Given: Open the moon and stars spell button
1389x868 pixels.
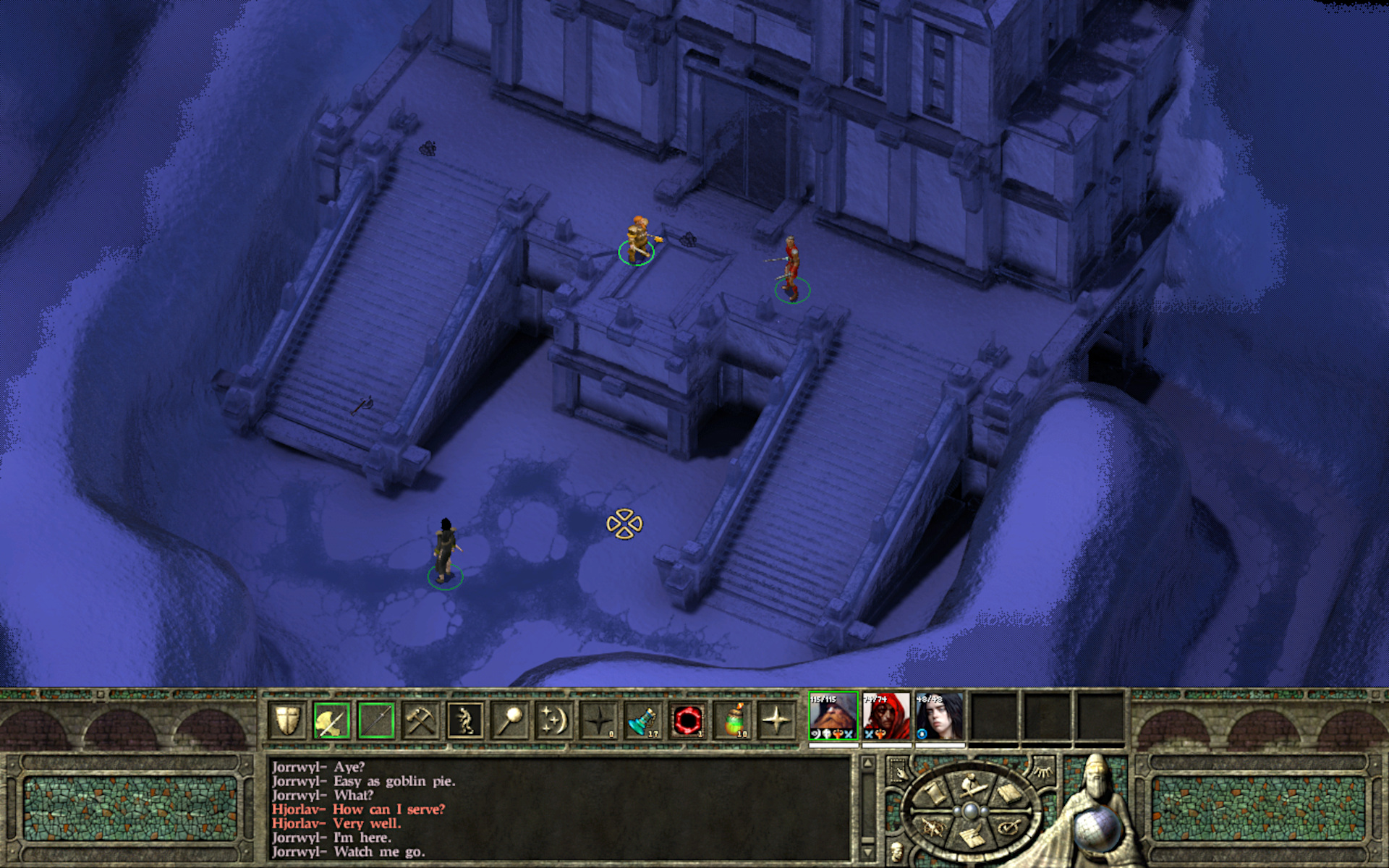Looking at the screenshot, I should [554, 720].
